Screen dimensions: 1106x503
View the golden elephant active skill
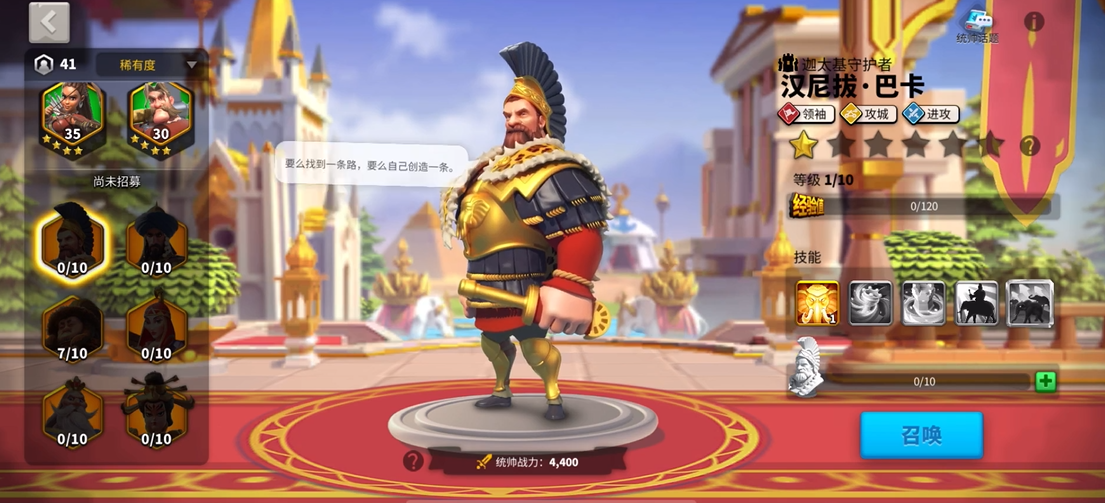[817, 303]
